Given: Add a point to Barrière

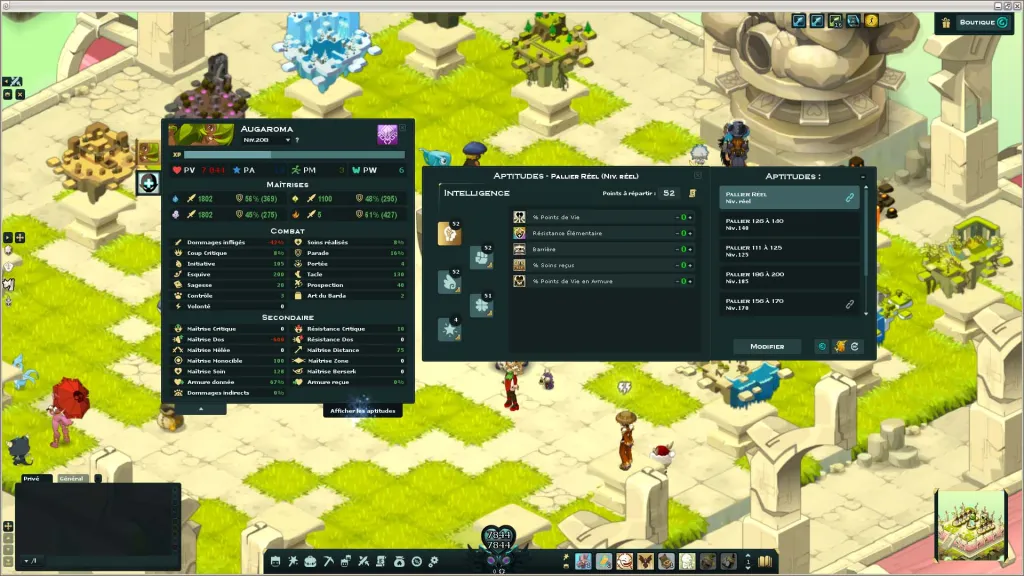Looking at the screenshot, I should point(690,249).
